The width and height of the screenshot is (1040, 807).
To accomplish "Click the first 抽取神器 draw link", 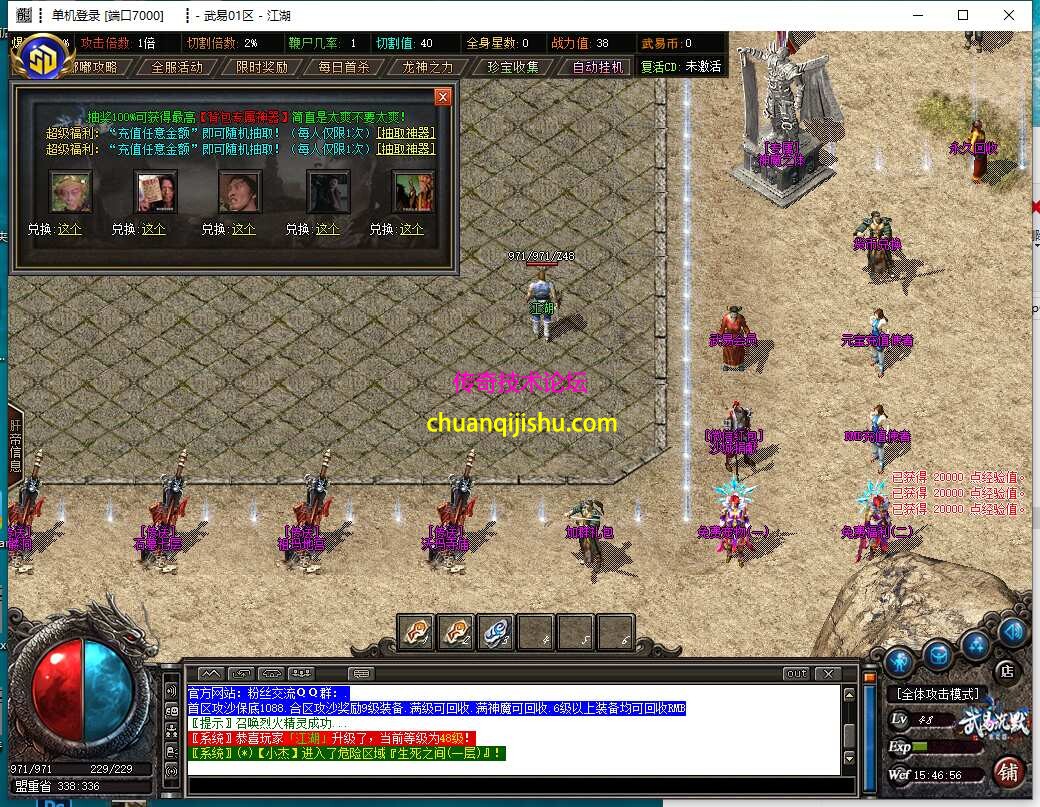I will pos(406,132).
